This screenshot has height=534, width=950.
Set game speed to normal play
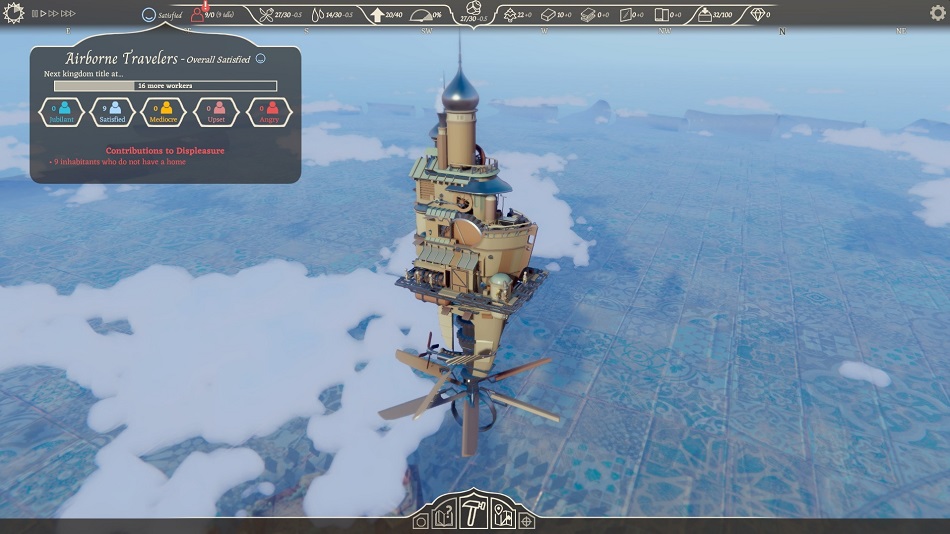pos(43,14)
